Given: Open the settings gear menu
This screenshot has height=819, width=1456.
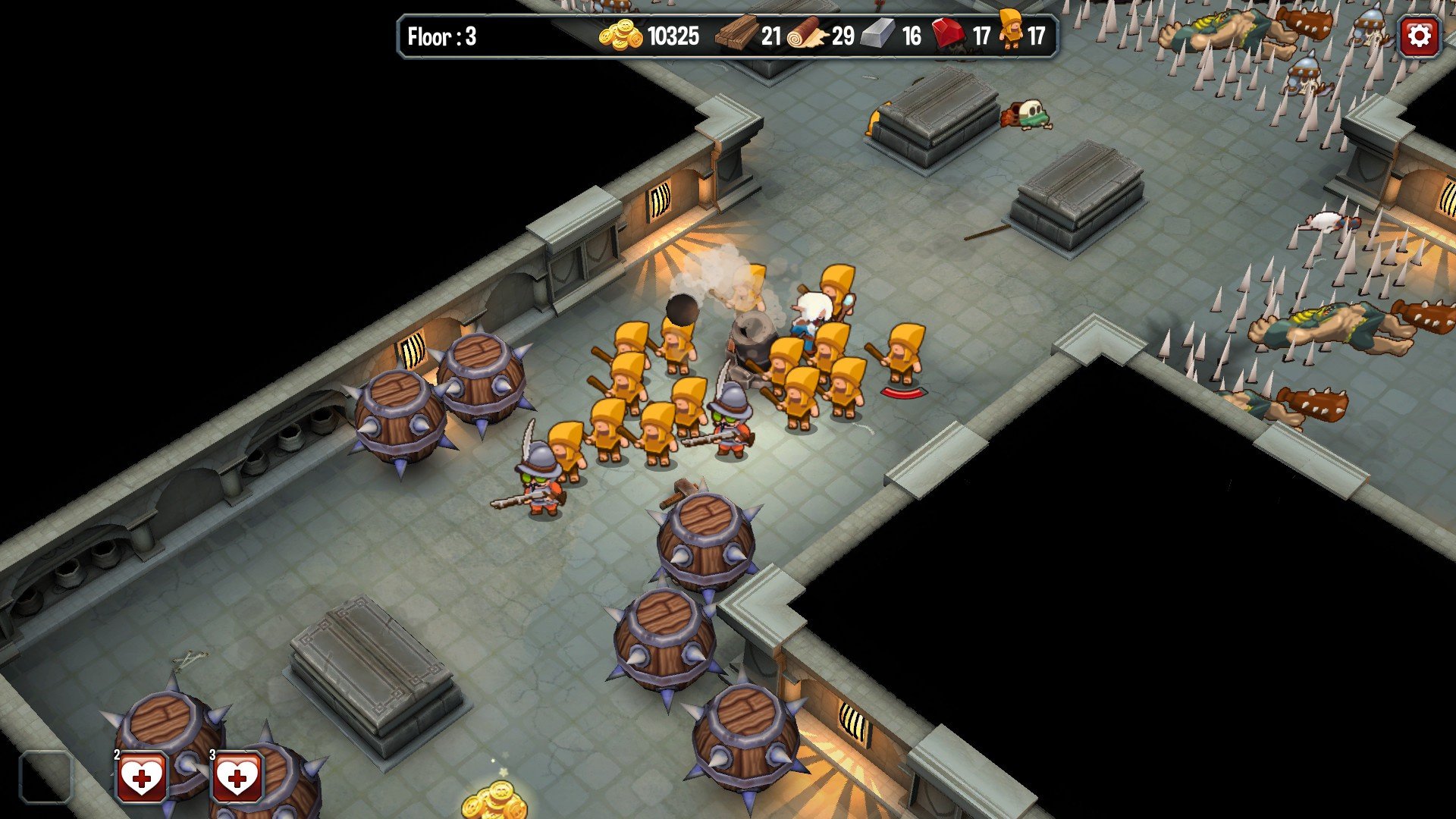Looking at the screenshot, I should [x=1420, y=34].
